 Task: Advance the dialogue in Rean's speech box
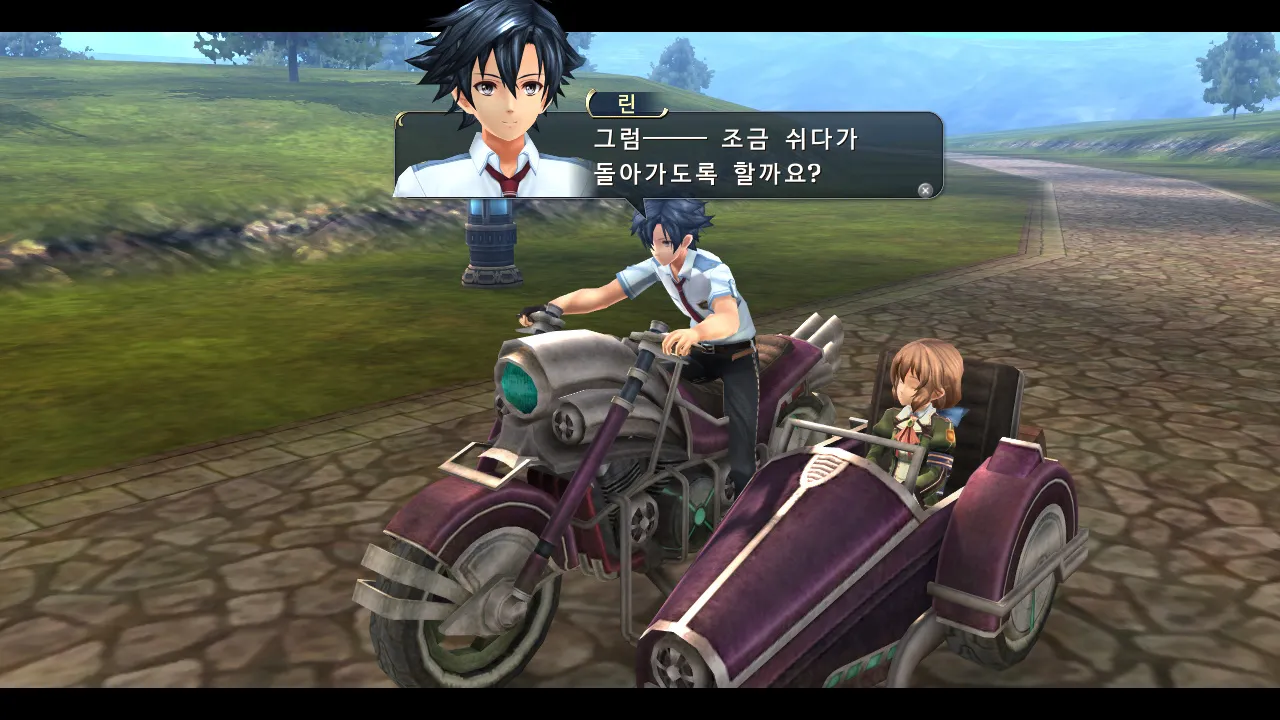point(925,189)
